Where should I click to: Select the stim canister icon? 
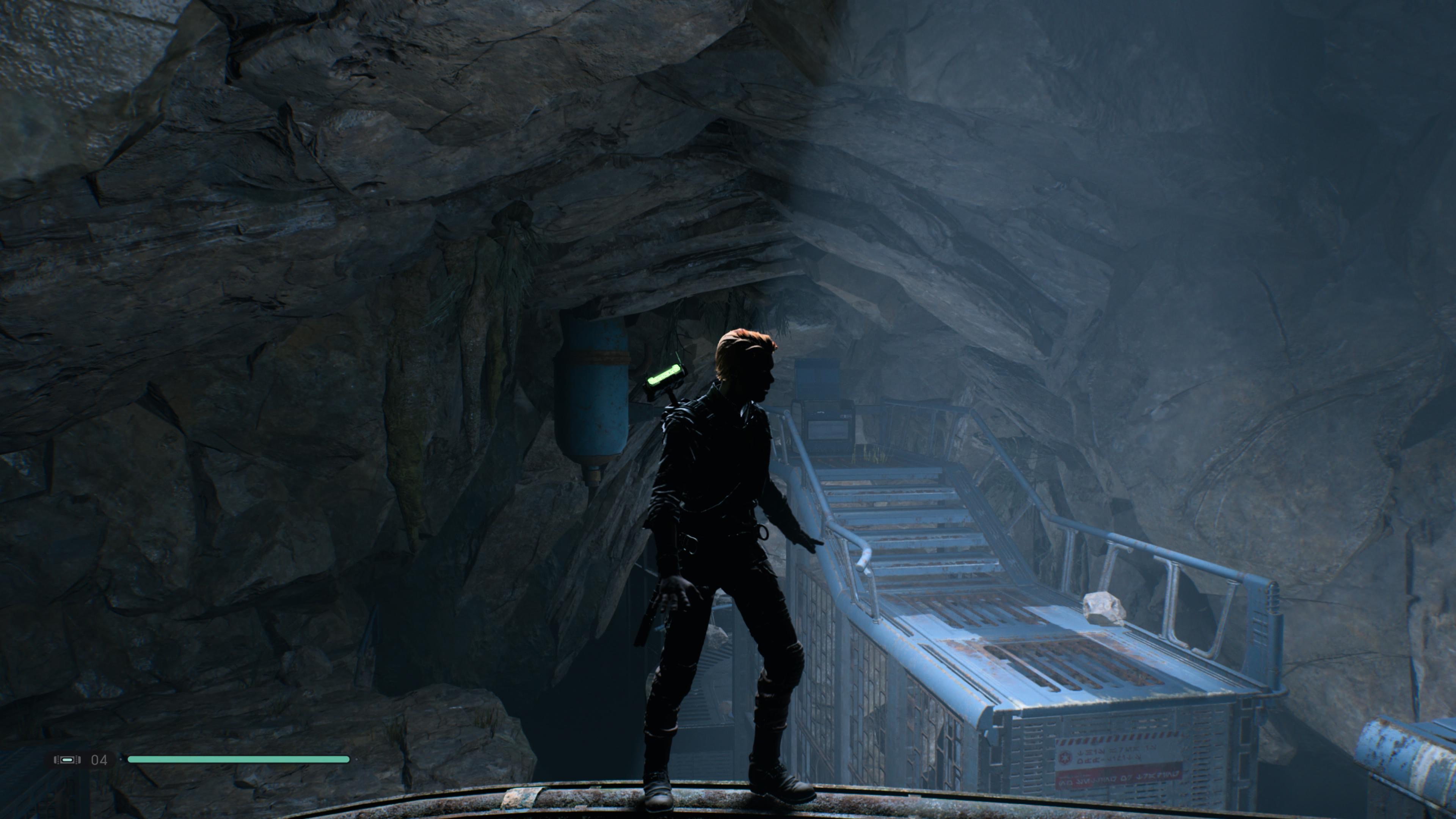point(67,759)
